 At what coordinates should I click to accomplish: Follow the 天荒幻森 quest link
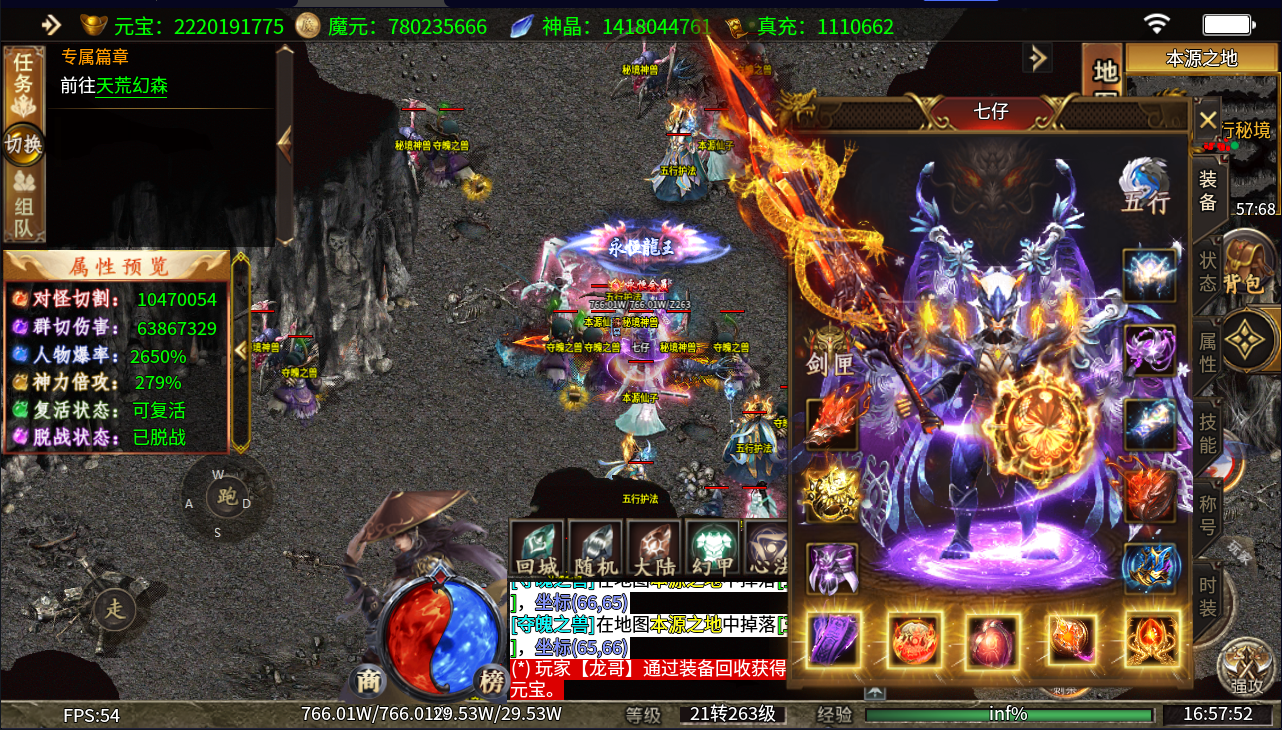point(131,87)
